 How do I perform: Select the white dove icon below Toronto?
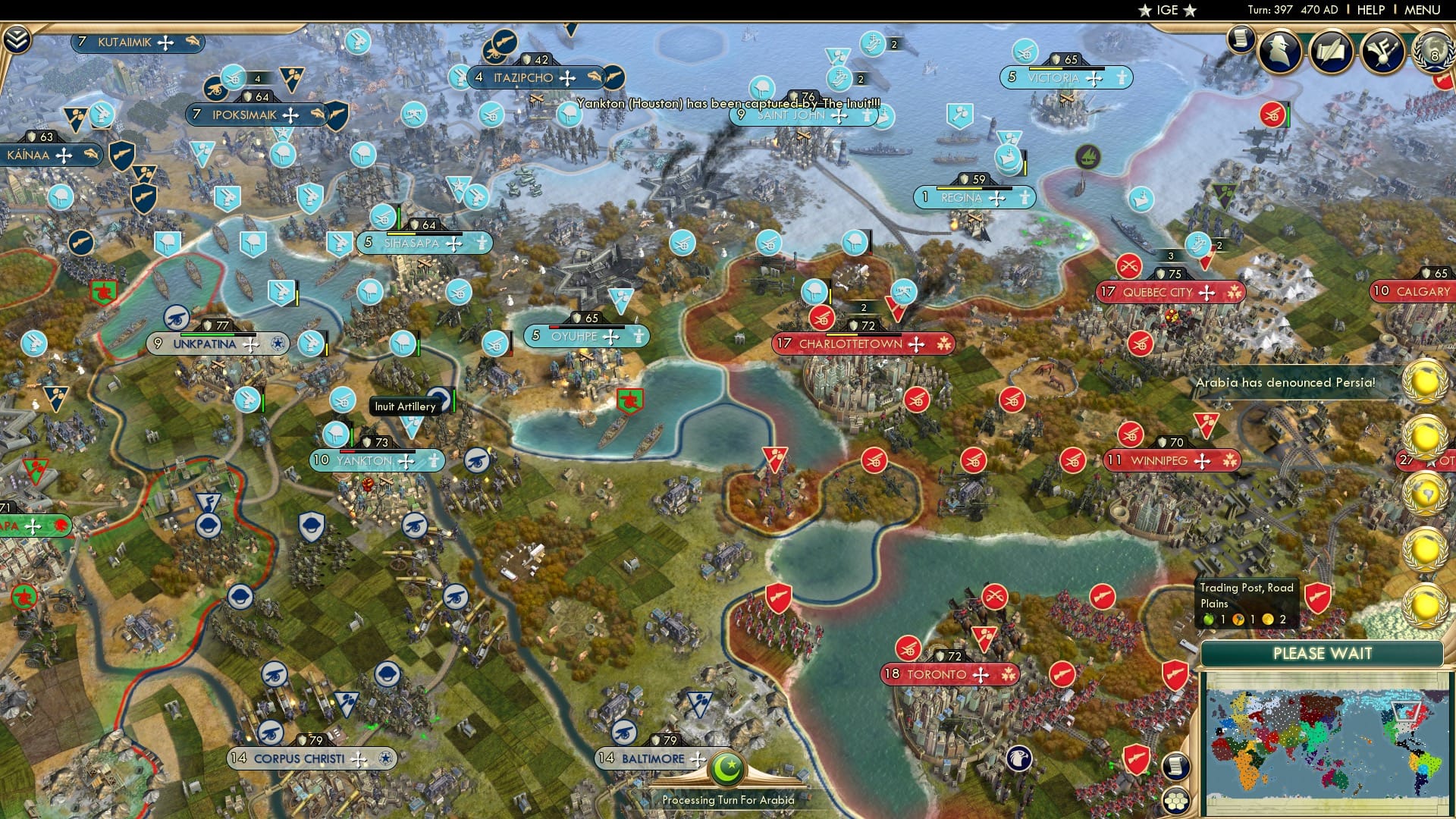tap(1018, 756)
